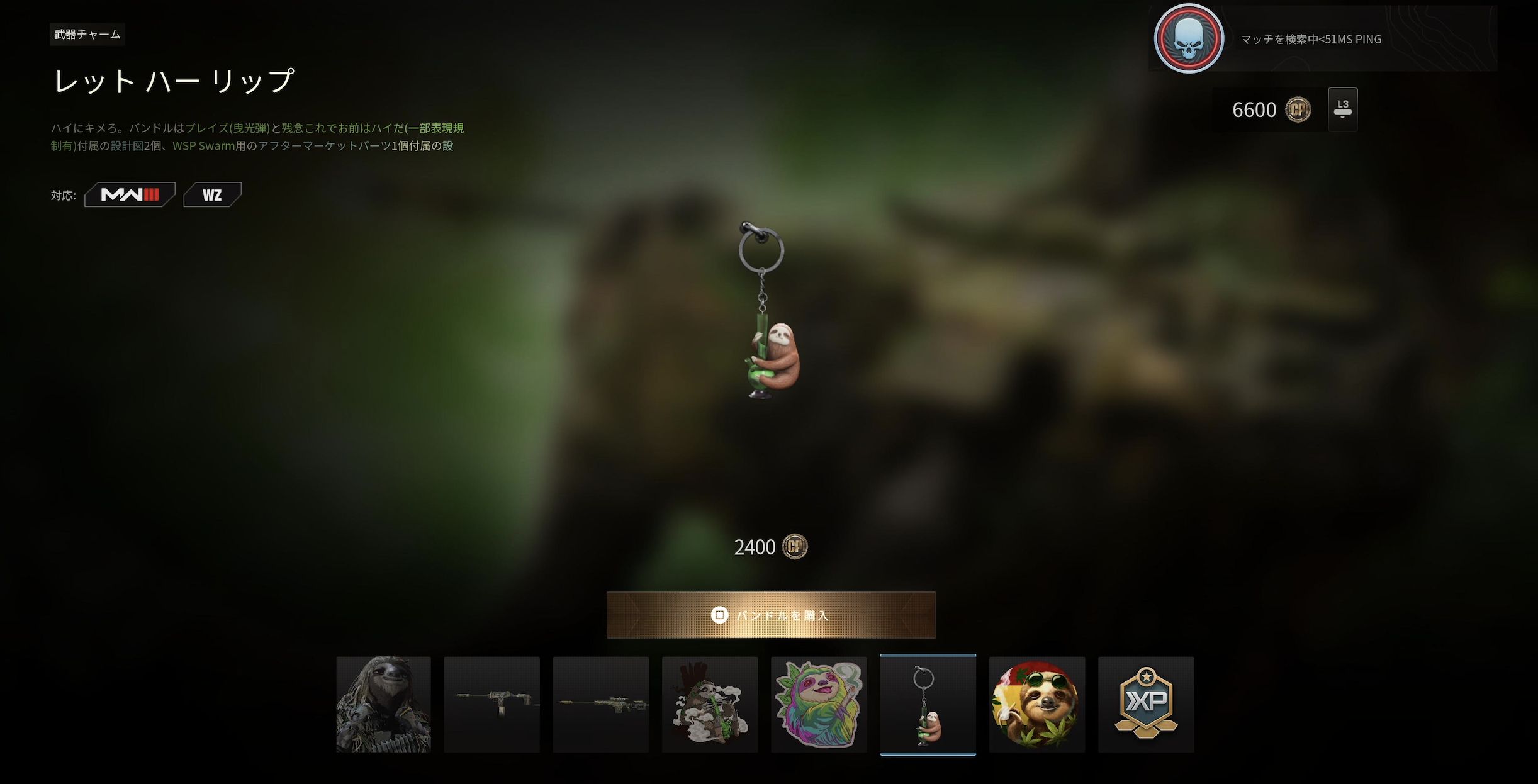Screen dimensions: 1538x784
Task: Click the L3 controller button icon
Action: pyautogui.click(x=1344, y=108)
